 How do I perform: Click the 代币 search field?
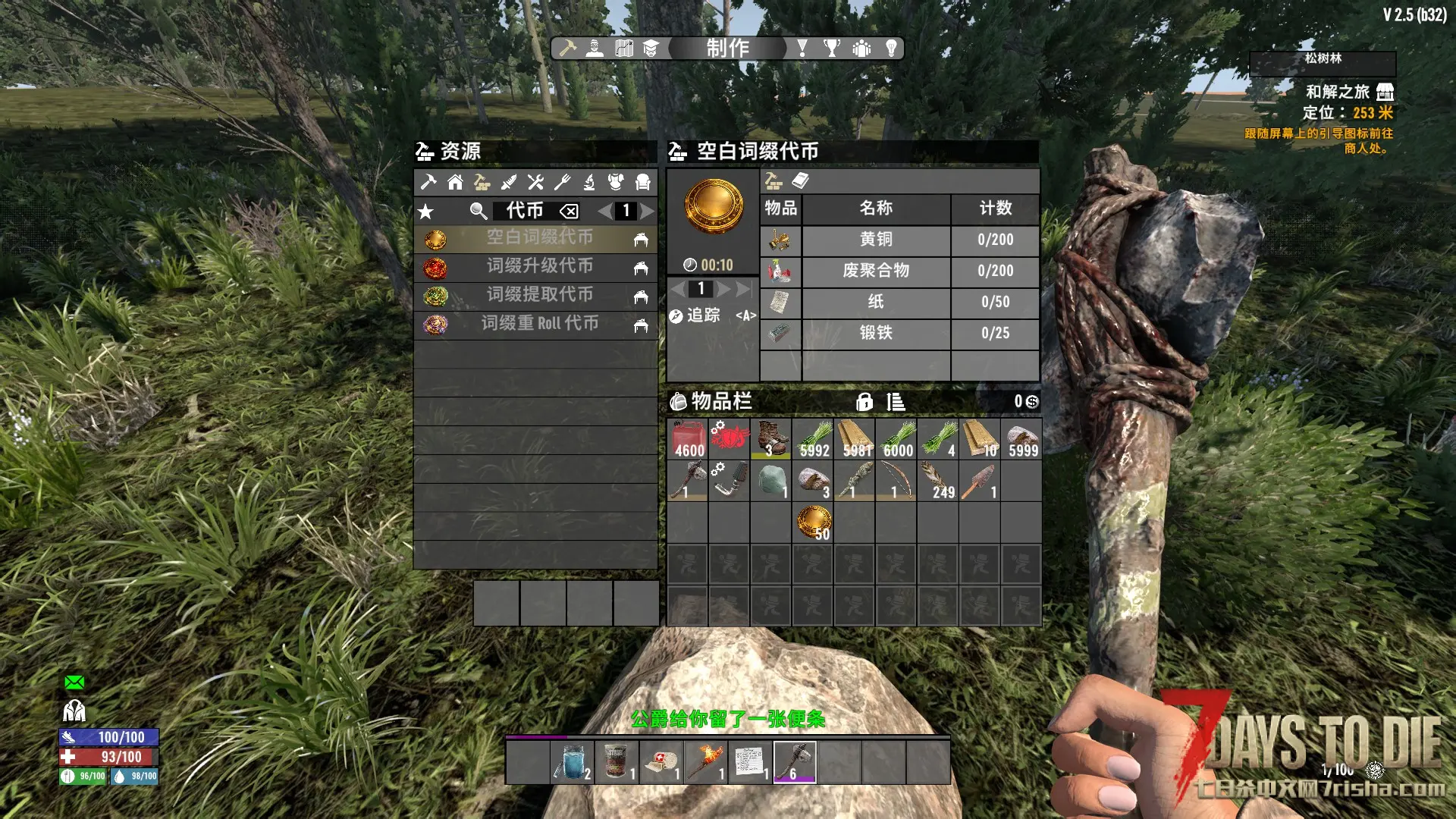pyautogui.click(x=524, y=211)
